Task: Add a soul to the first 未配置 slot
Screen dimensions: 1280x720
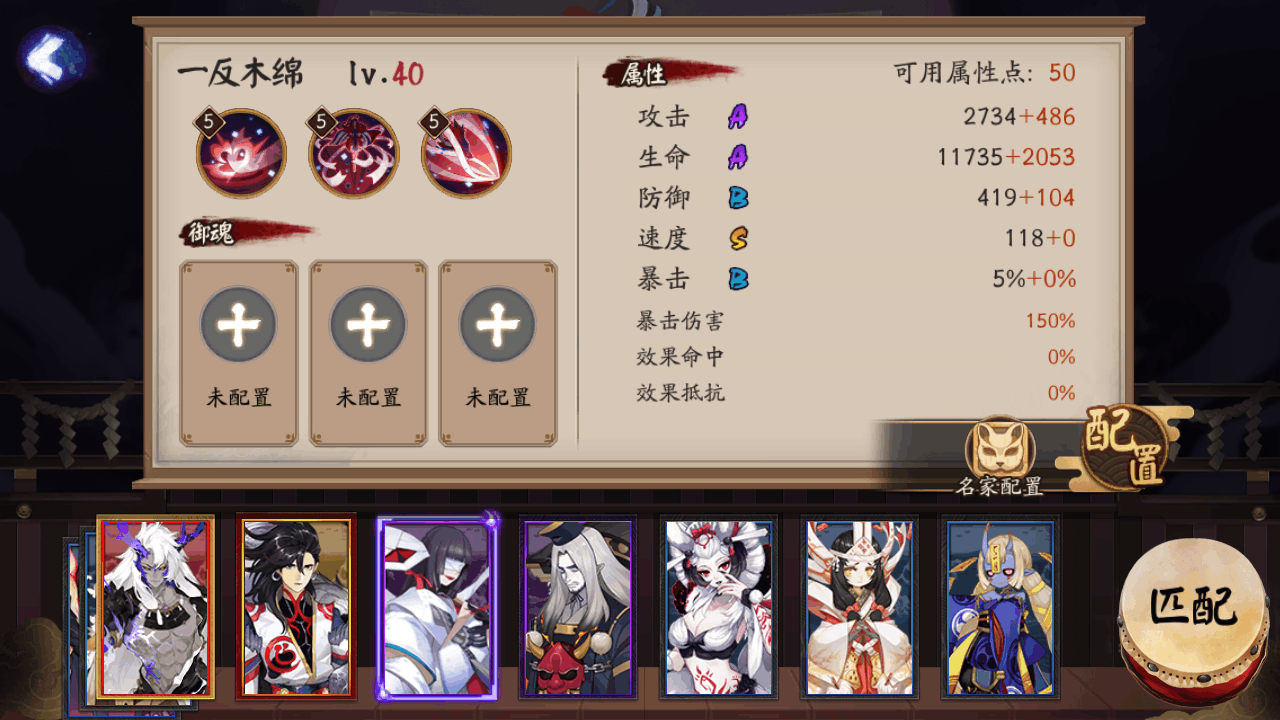Action: click(238, 325)
